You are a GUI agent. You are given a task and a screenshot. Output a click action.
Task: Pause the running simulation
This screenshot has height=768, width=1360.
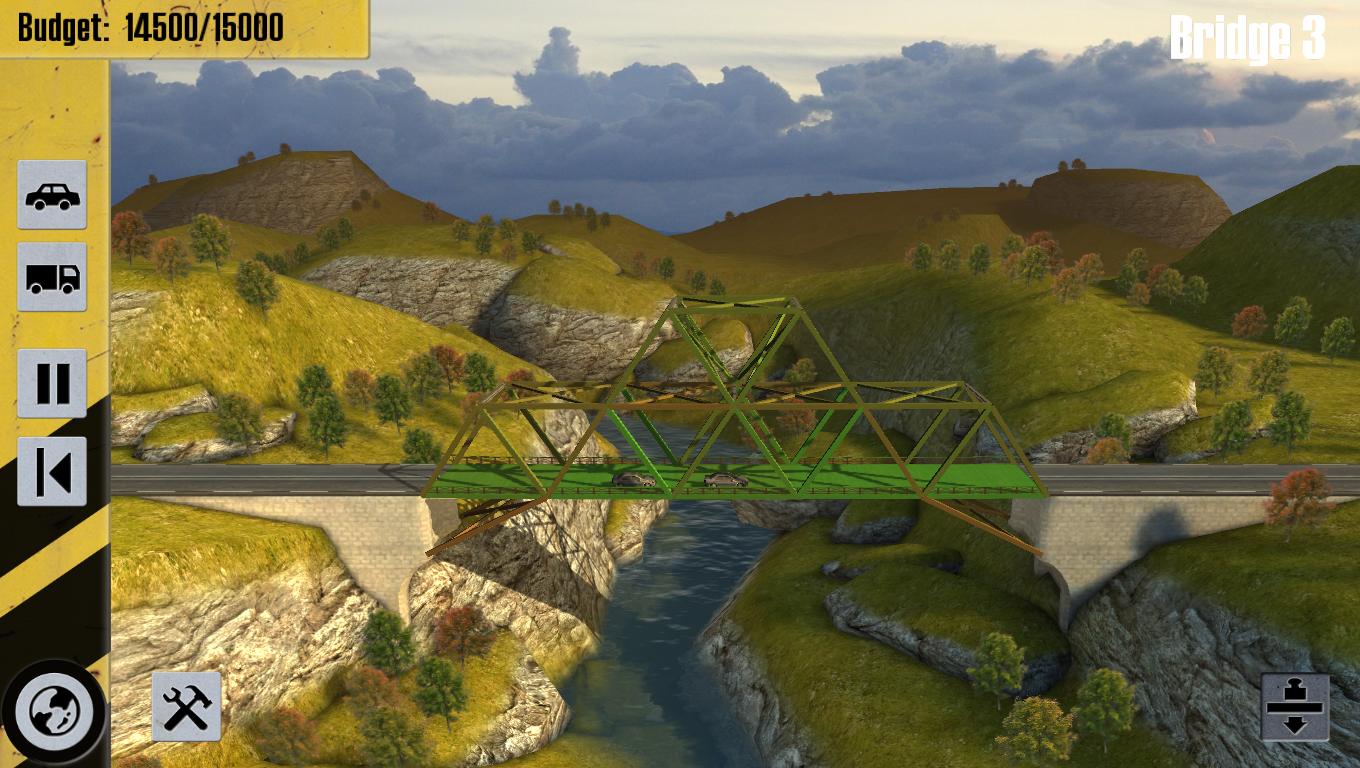coord(52,382)
